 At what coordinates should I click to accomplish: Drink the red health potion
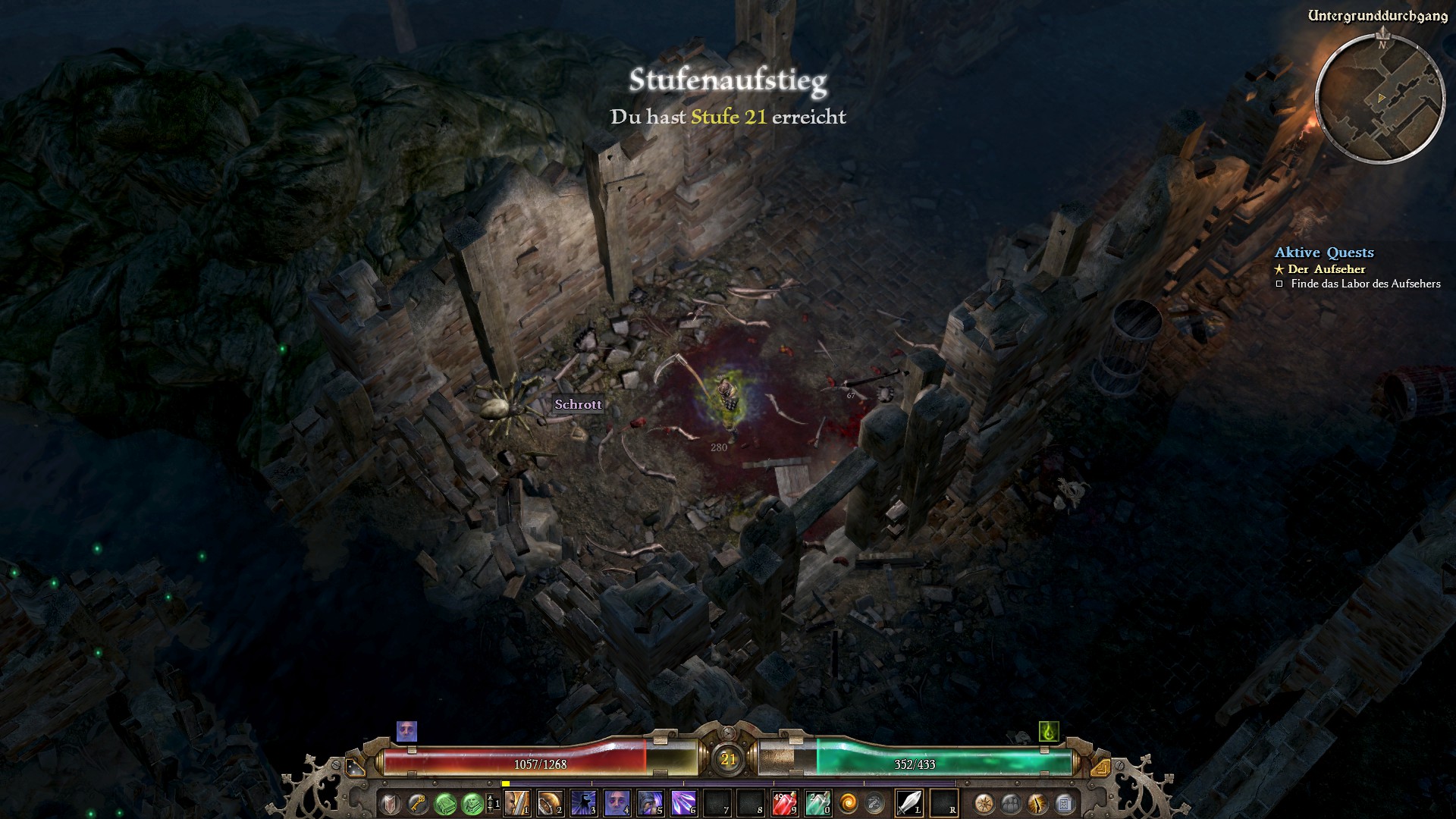[x=783, y=802]
